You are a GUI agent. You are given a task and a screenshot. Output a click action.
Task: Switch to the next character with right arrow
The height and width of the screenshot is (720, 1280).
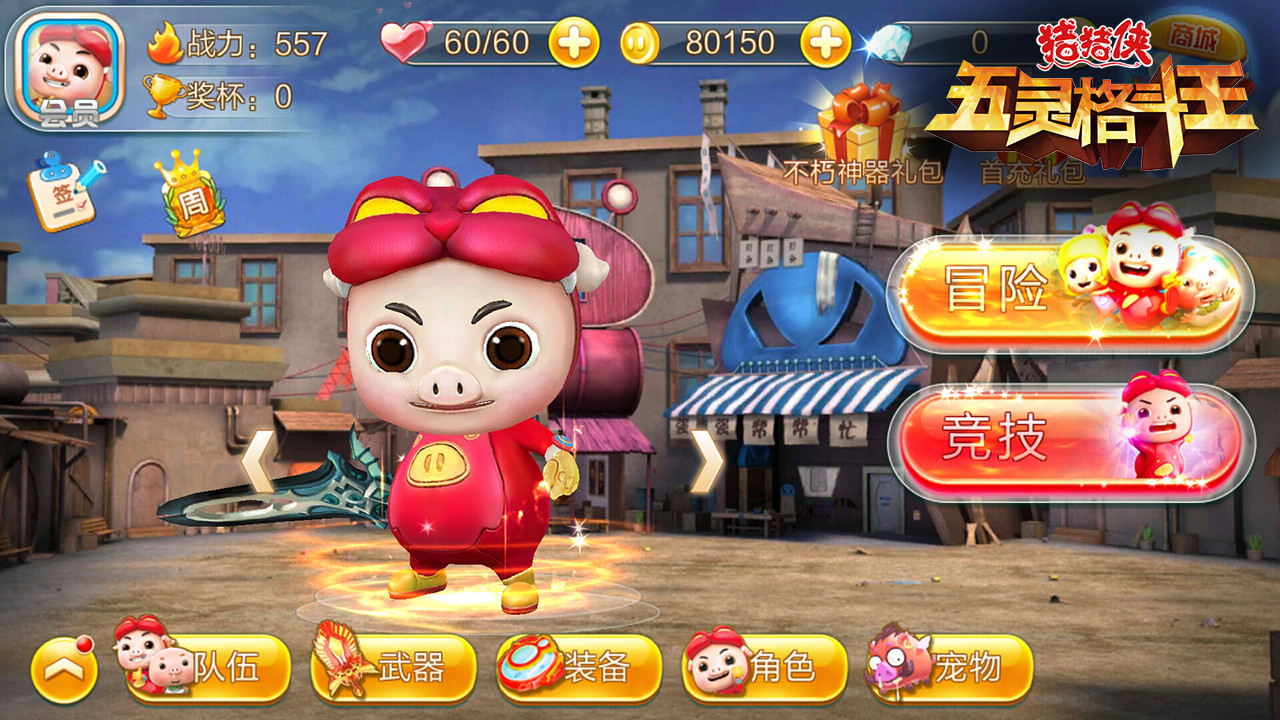[x=706, y=462]
